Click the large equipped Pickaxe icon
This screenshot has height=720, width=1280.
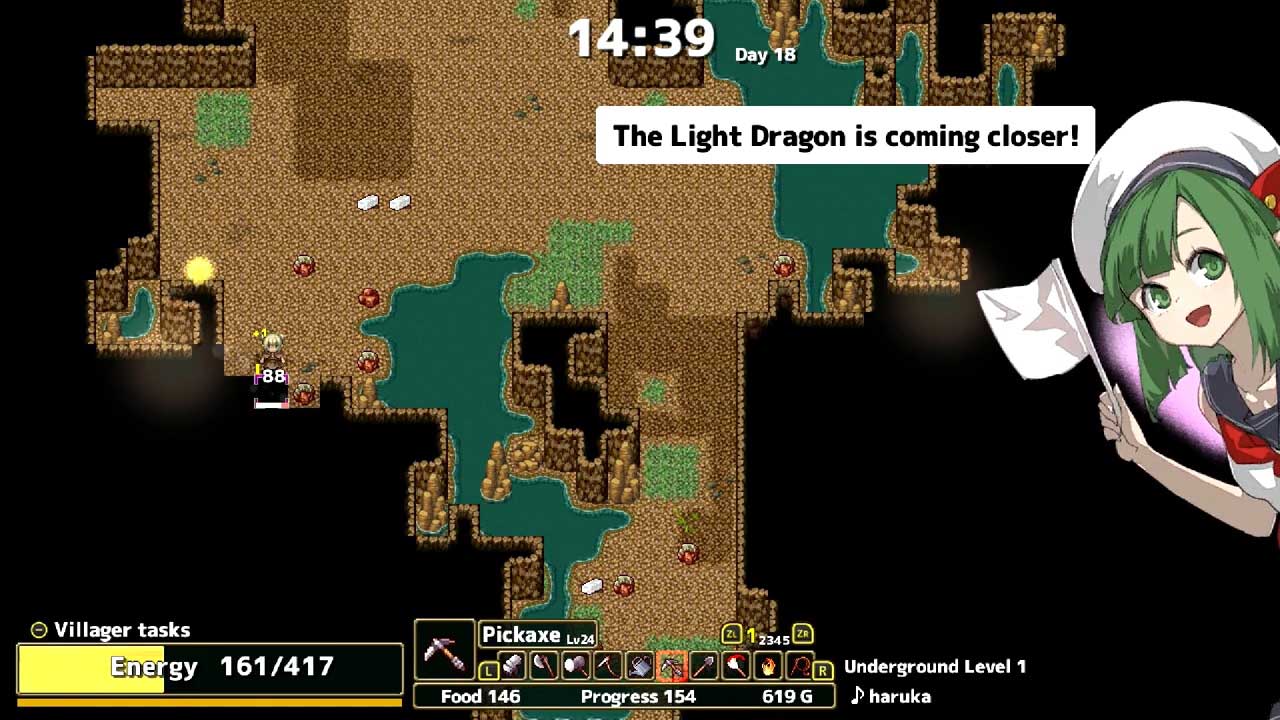pos(444,650)
